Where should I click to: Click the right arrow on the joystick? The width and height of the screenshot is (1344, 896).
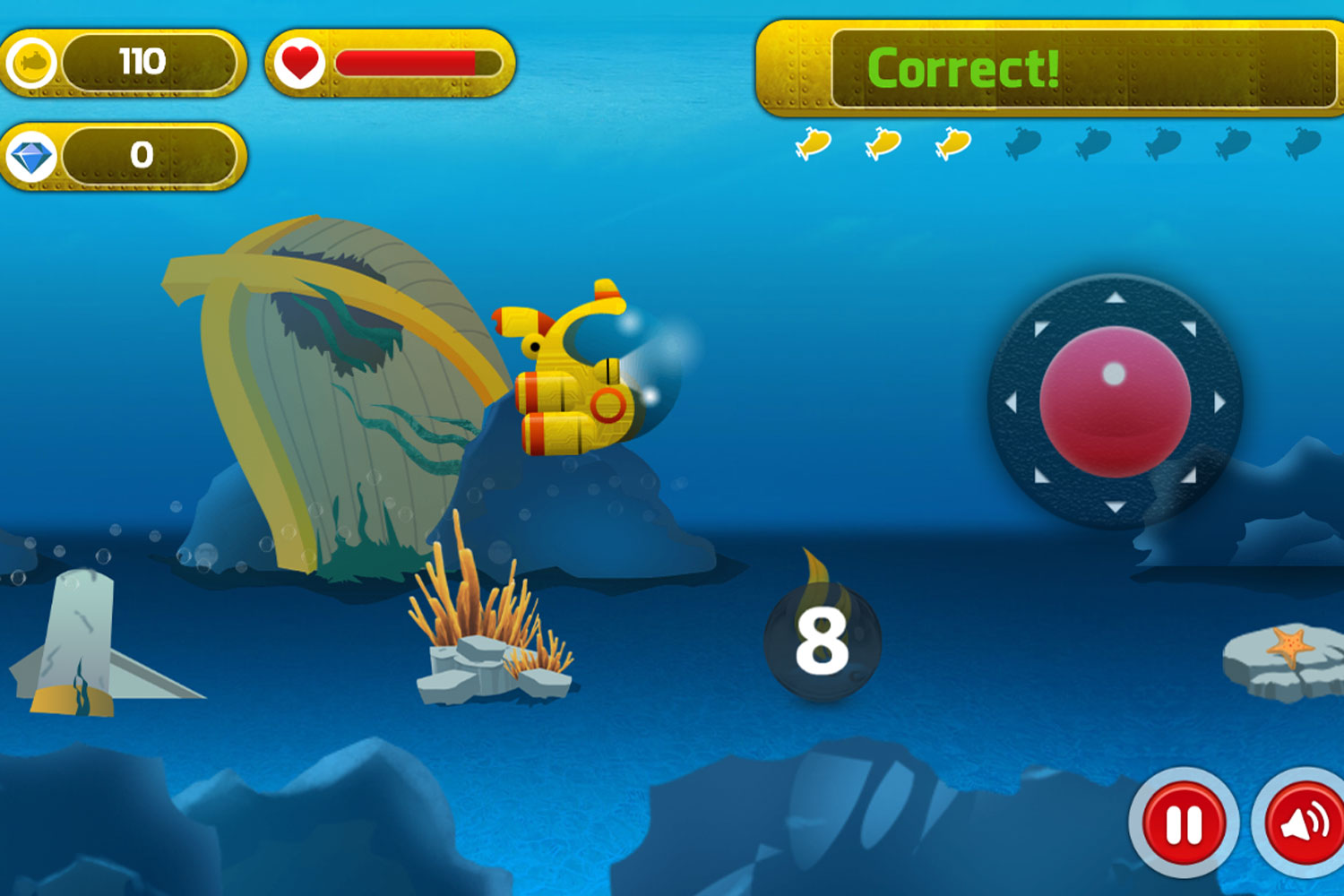coord(1219,401)
